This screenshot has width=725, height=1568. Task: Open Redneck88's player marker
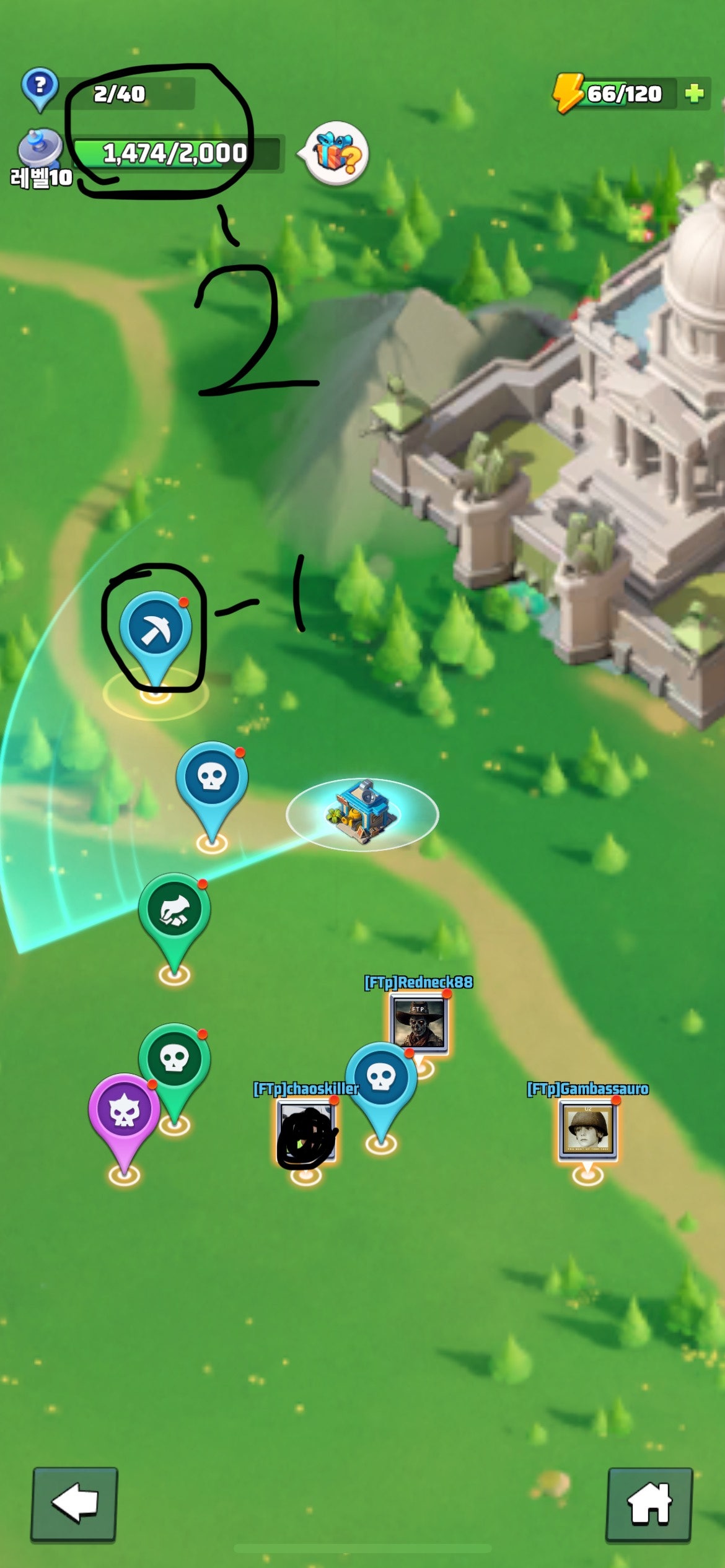click(x=419, y=1021)
